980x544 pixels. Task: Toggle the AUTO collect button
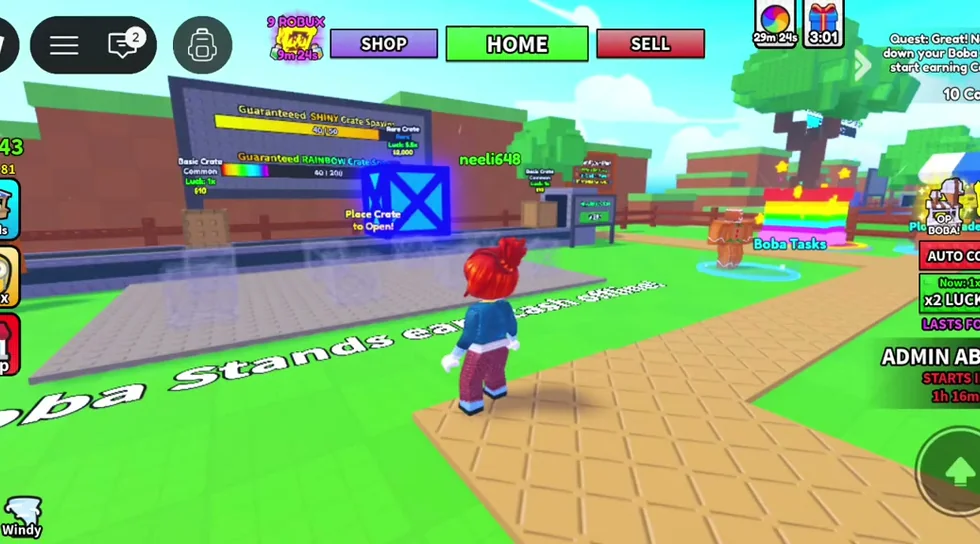pos(951,255)
